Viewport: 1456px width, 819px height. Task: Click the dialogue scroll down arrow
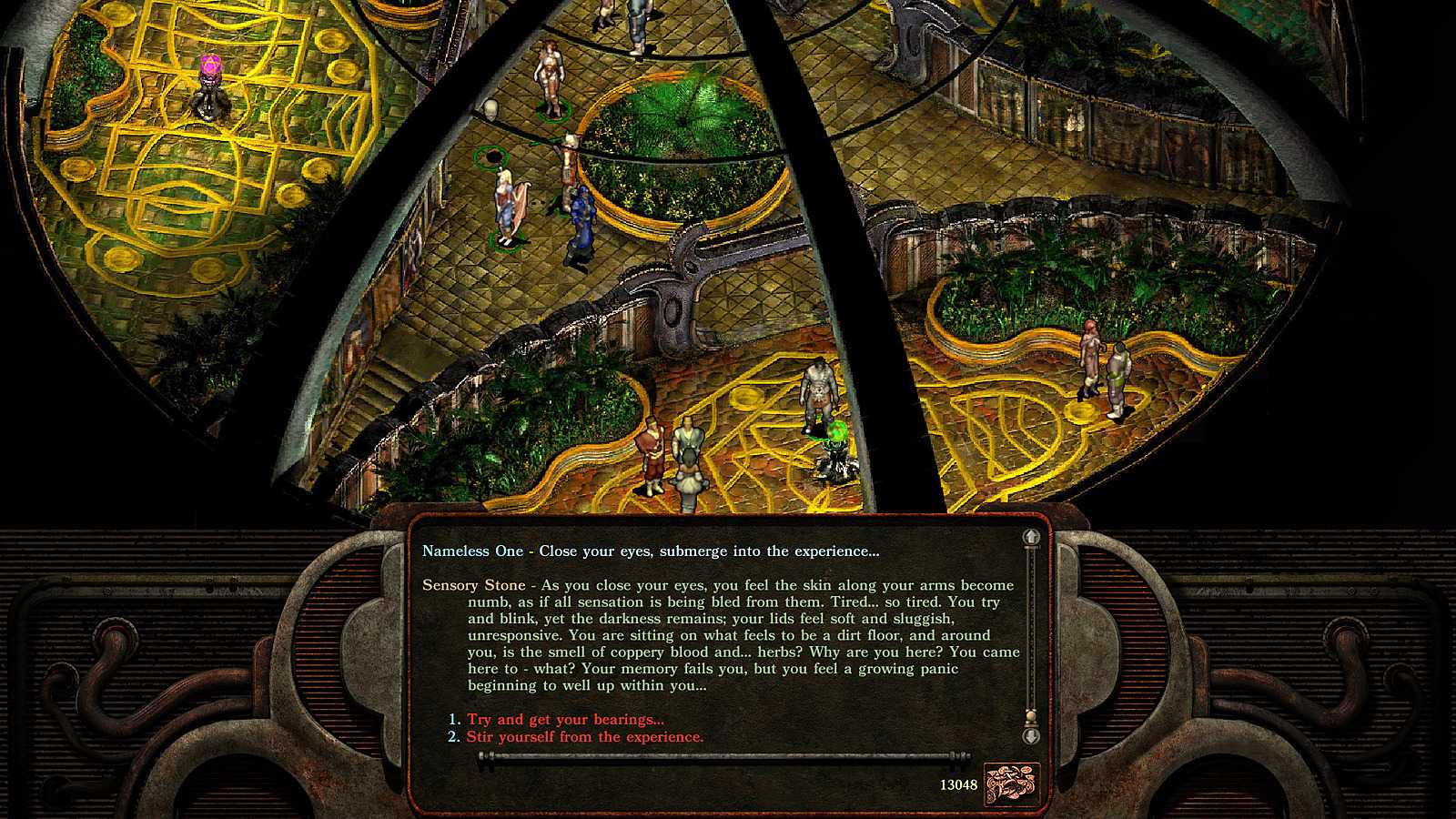[x=1031, y=735]
